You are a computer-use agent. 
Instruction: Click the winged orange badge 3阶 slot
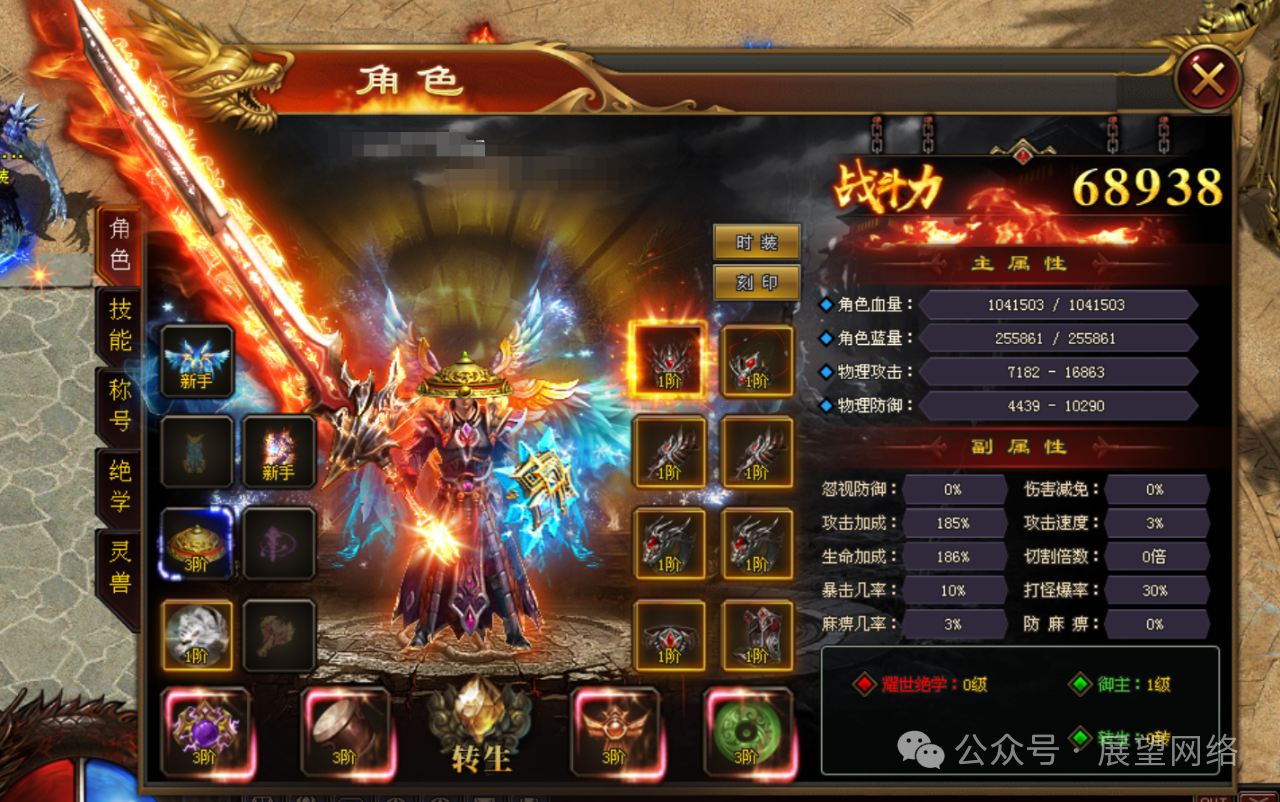(614, 732)
